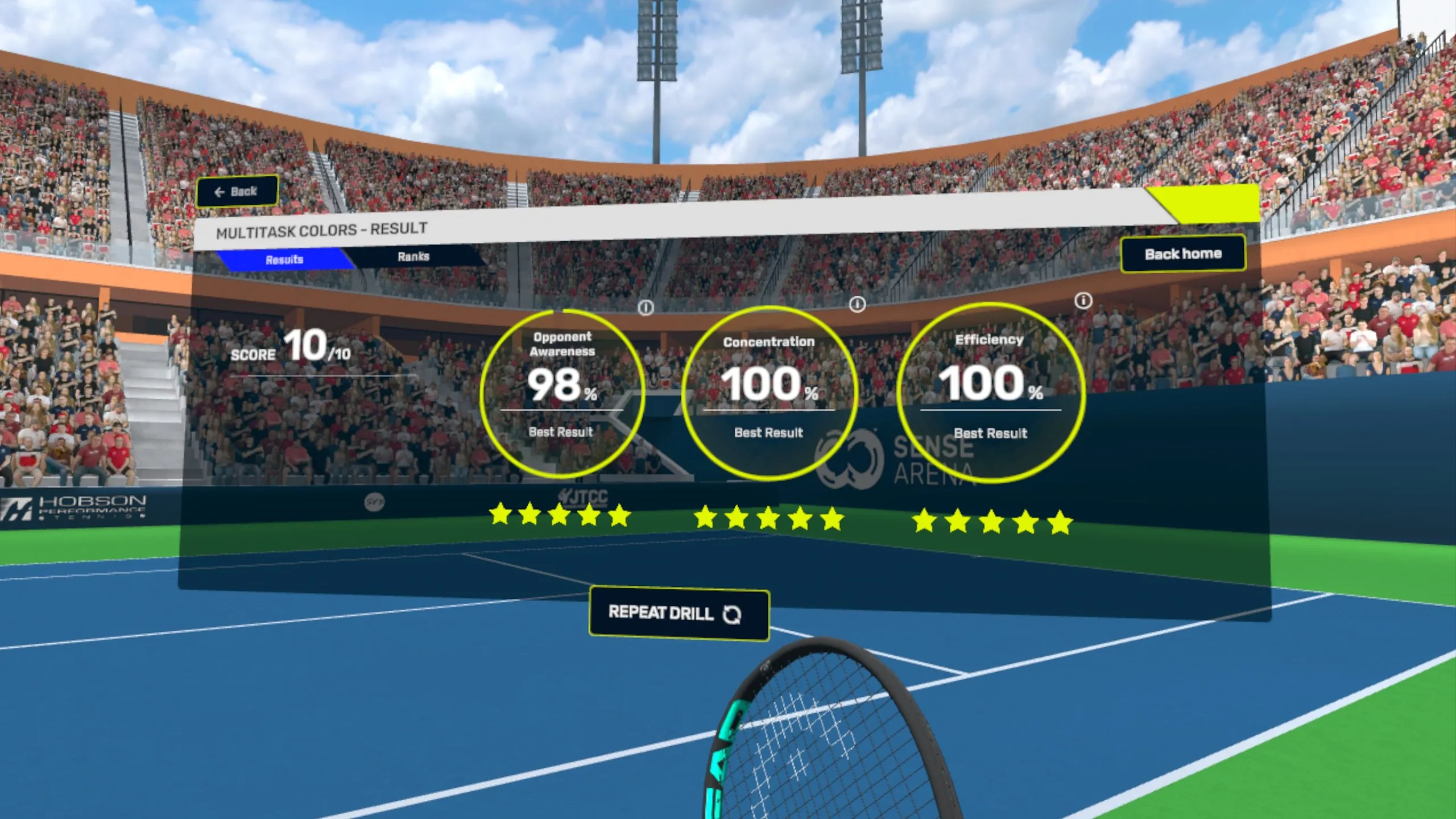
Task: Click the Efficiency info icon
Action: pos(1083,300)
